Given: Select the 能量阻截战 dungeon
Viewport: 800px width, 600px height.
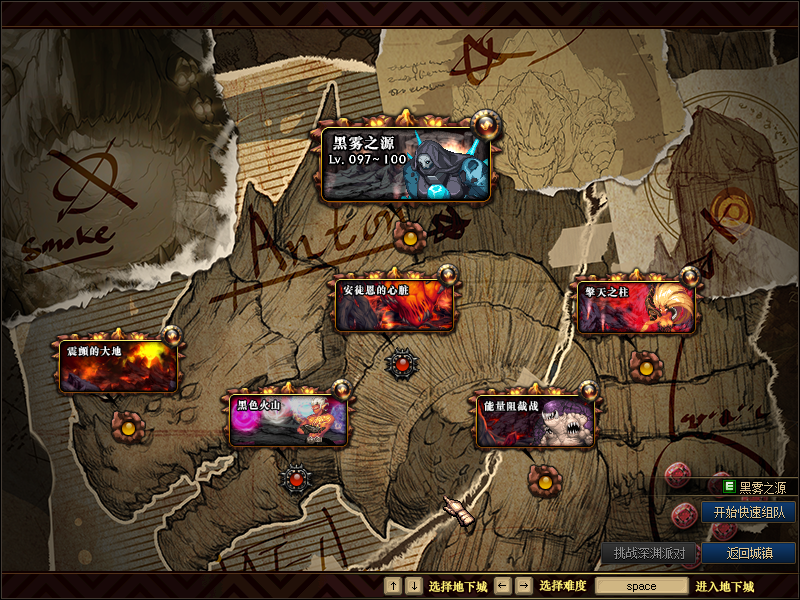Looking at the screenshot, I should click(535, 420).
